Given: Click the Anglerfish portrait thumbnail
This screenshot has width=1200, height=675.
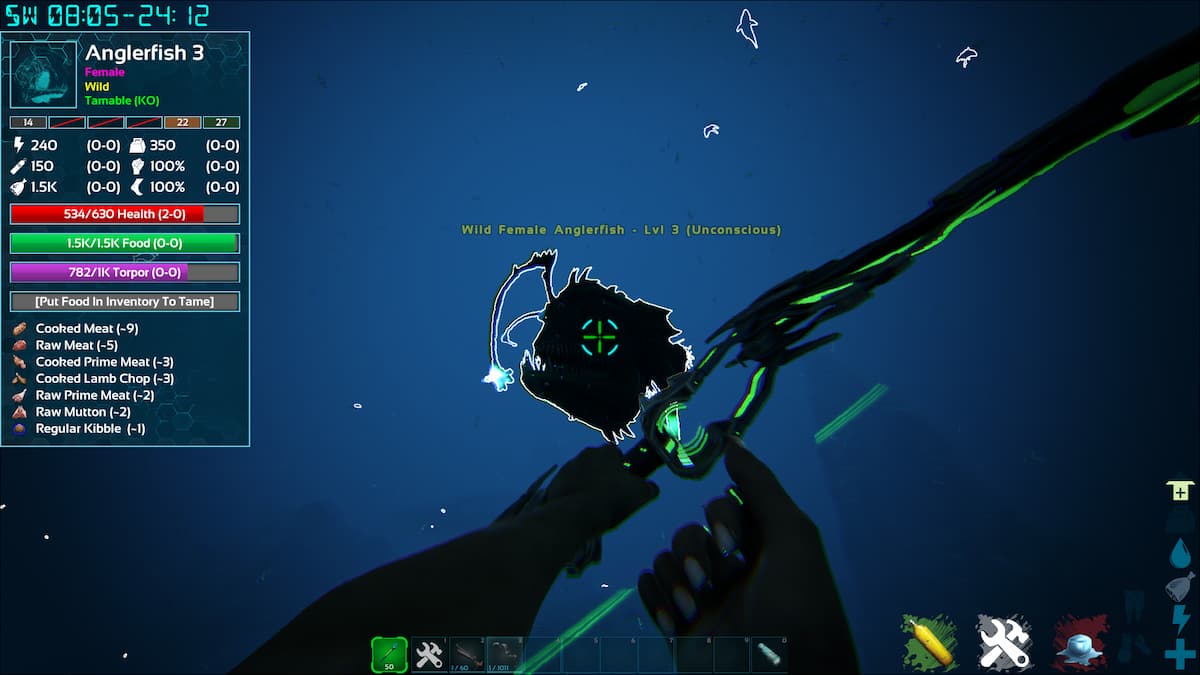Looking at the screenshot, I should tap(43, 74).
